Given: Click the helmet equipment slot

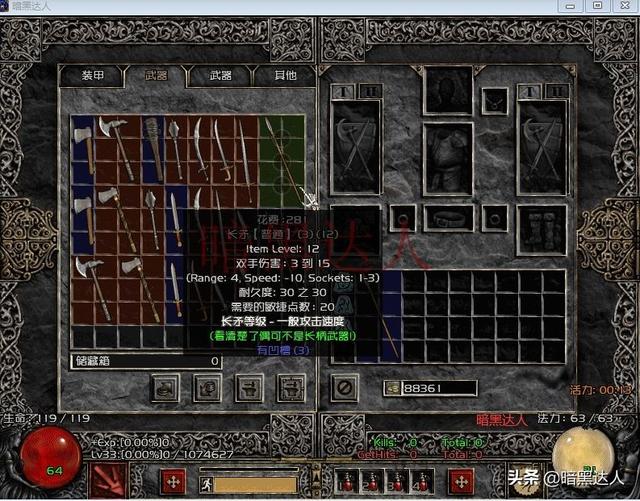Looking at the screenshot, I should tap(447, 92).
